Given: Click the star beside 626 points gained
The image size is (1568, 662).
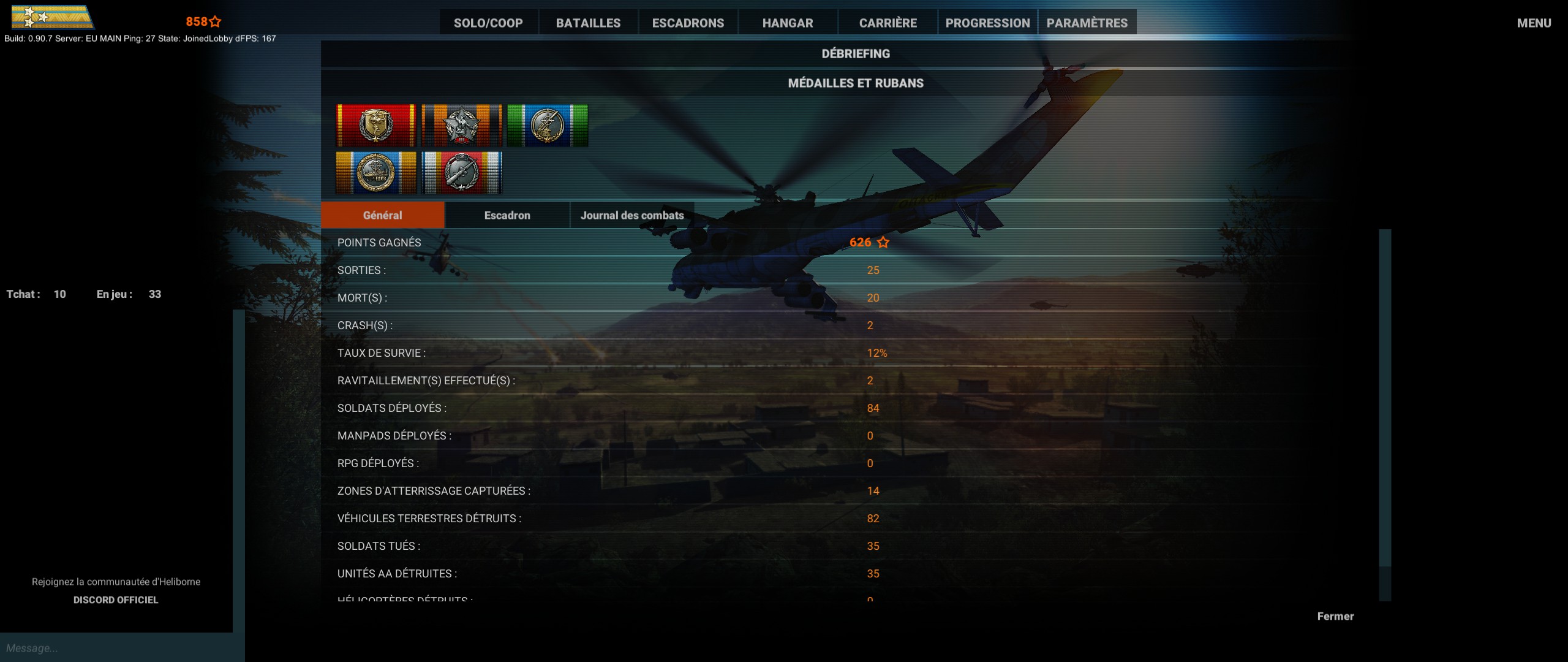Looking at the screenshot, I should (883, 242).
